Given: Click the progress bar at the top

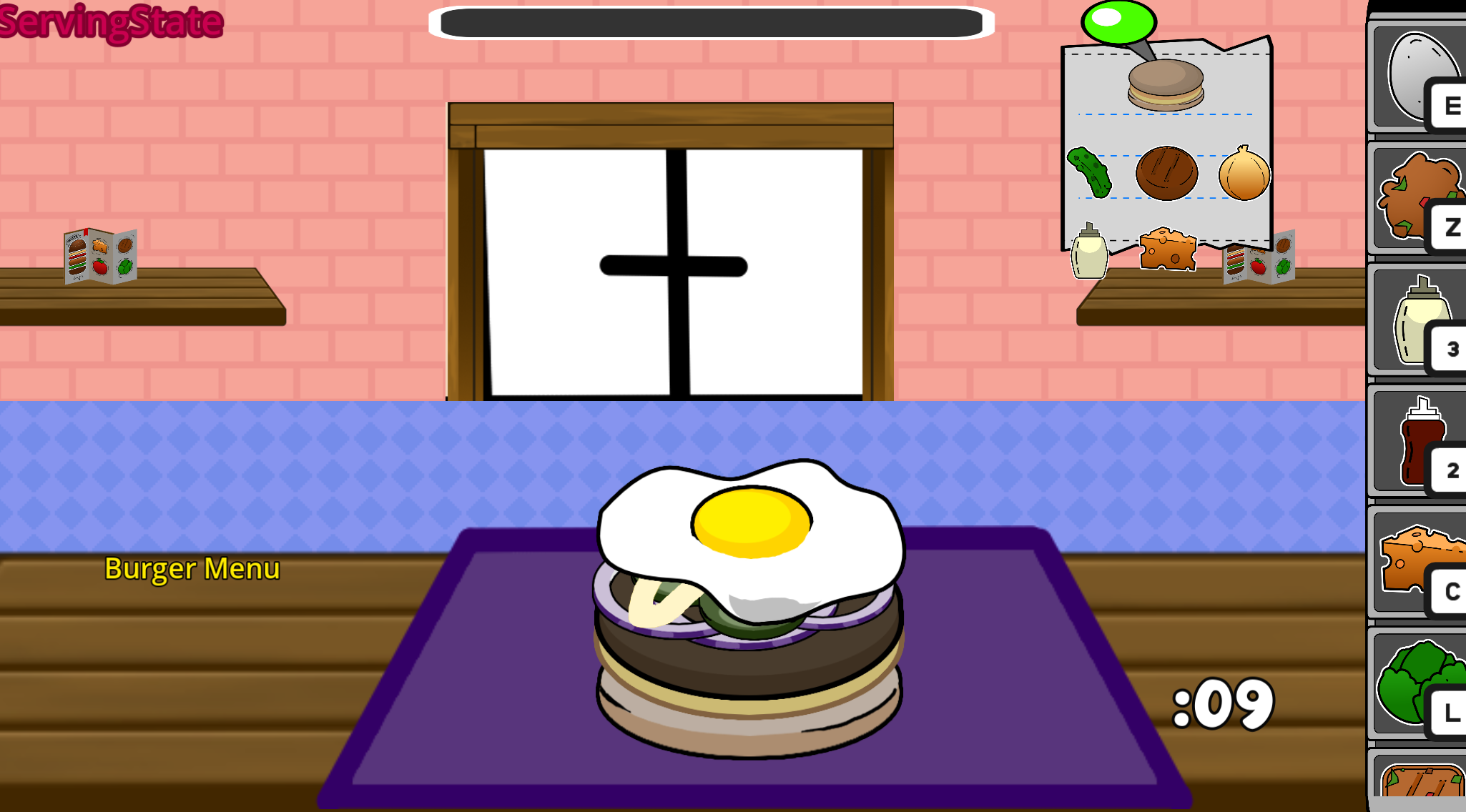Looking at the screenshot, I should pyautogui.click(x=712, y=21).
